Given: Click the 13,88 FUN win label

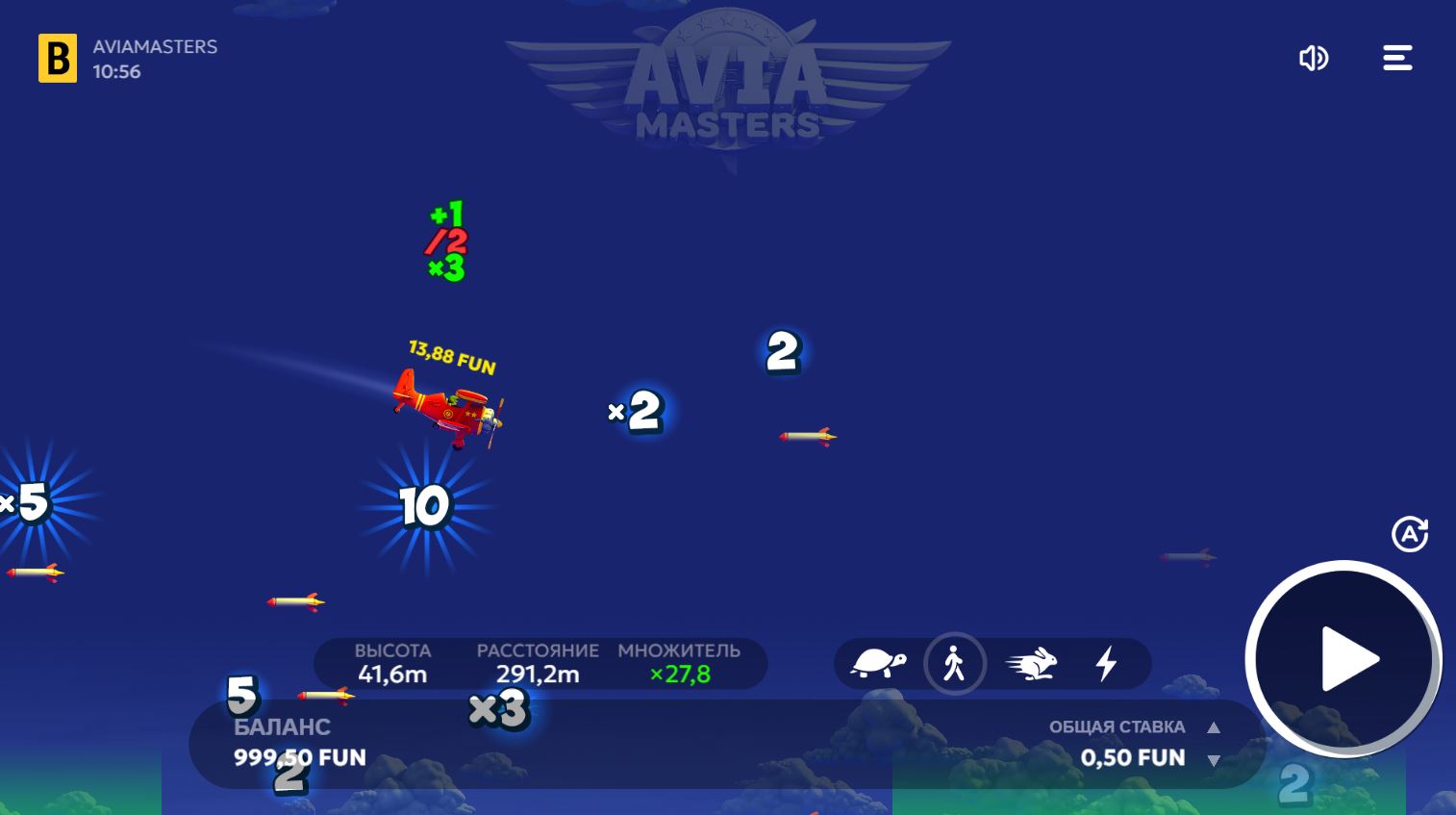Looking at the screenshot, I should pos(450,365).
